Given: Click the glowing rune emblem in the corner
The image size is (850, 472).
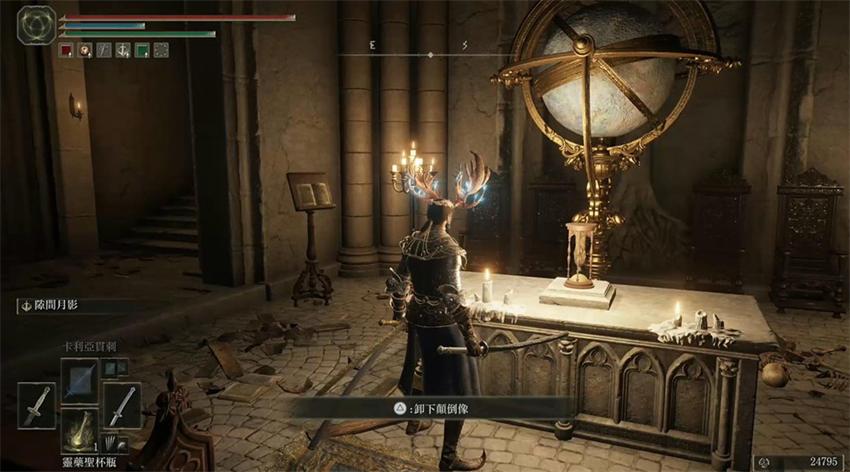Looking at the screenshot, I should pos(35,25).
